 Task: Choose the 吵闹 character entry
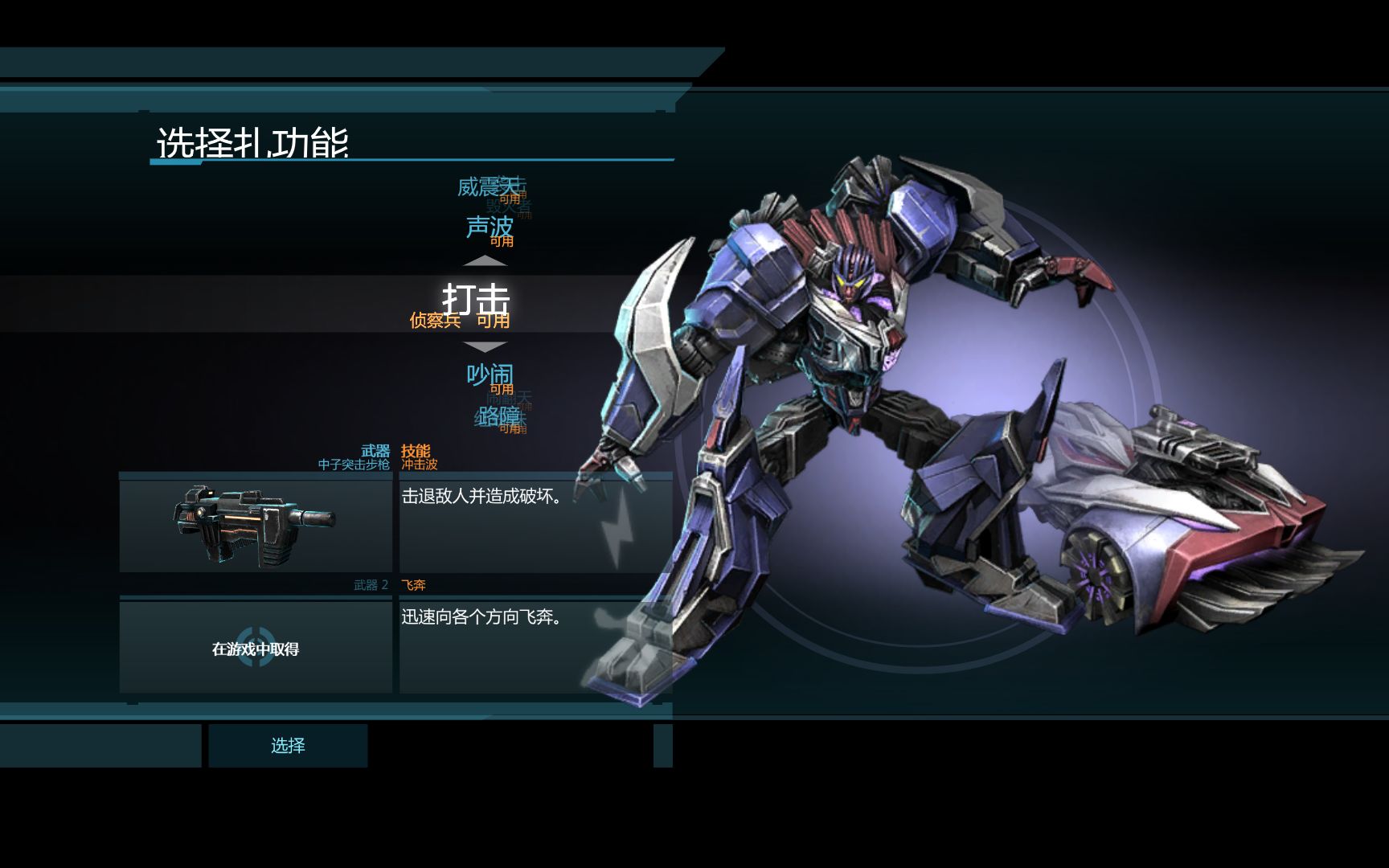tap(489, 375)
